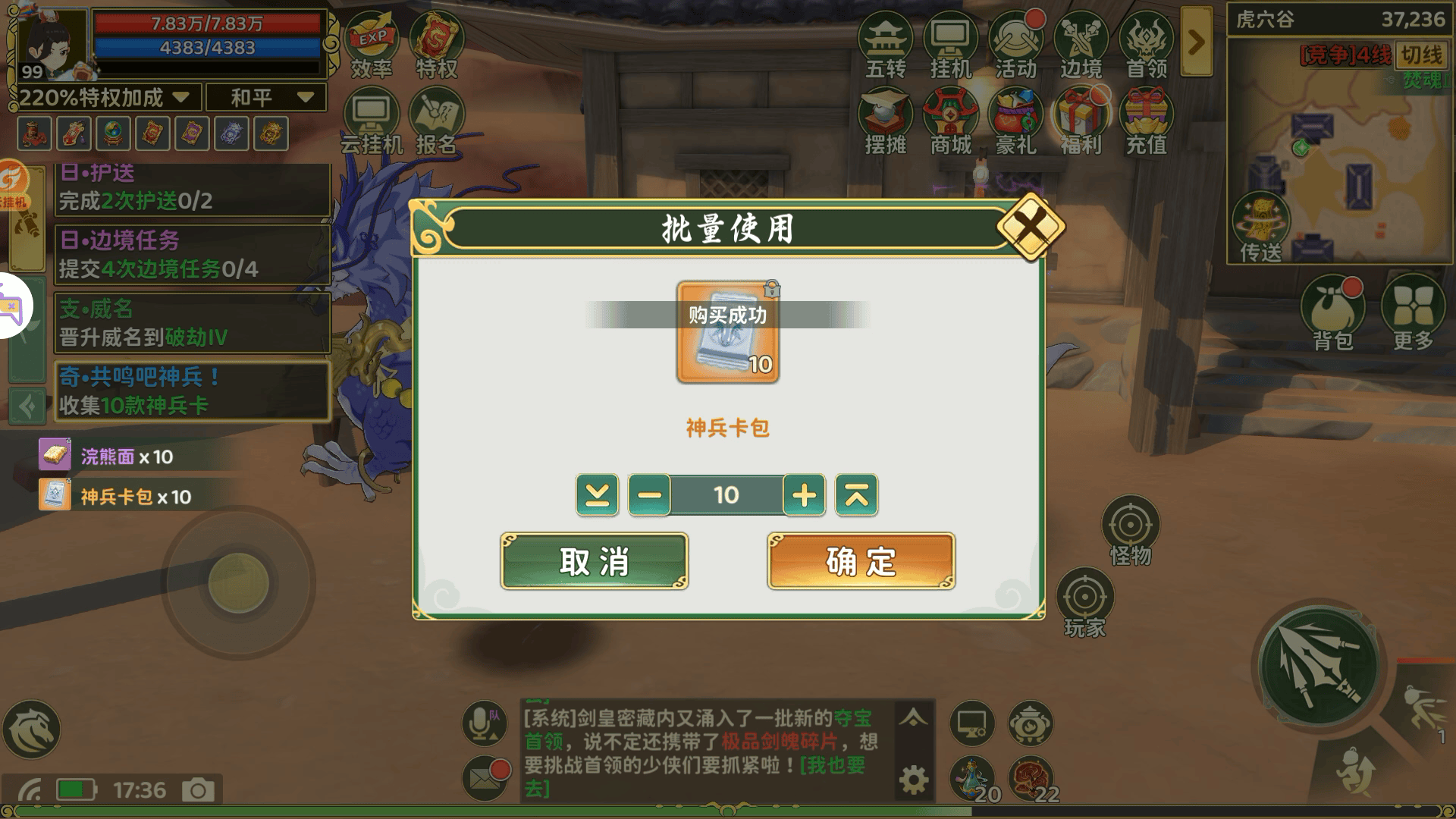Image resolution: width=1456 pixels, height=819 pixels.
Task: Select the 日•护送 escort quest entry
Action: [x=190, y=186]
